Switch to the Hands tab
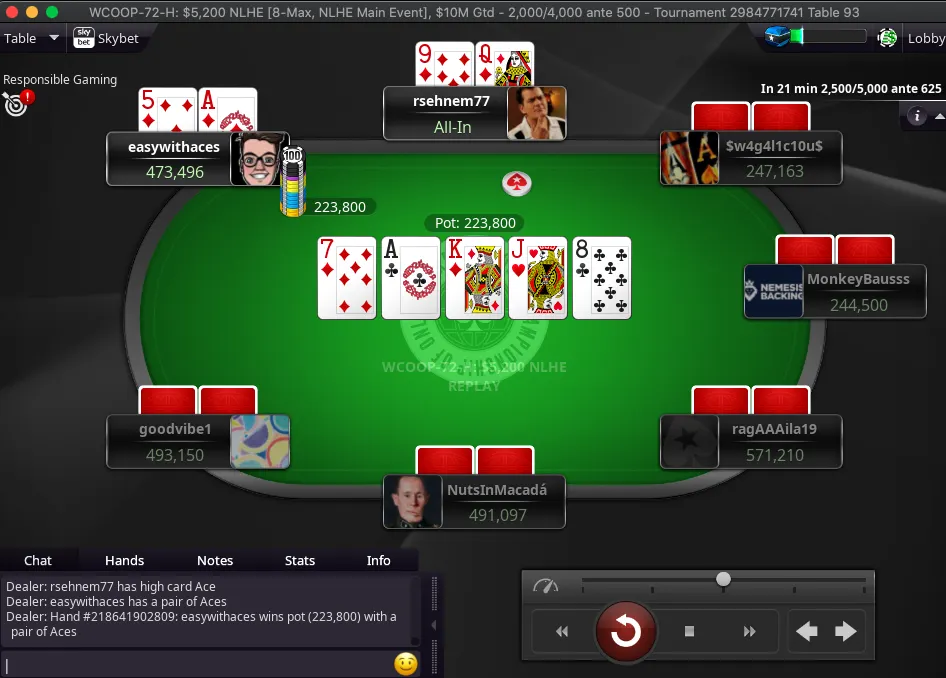This screenshot has width=946, height=678. coord(125,560)
